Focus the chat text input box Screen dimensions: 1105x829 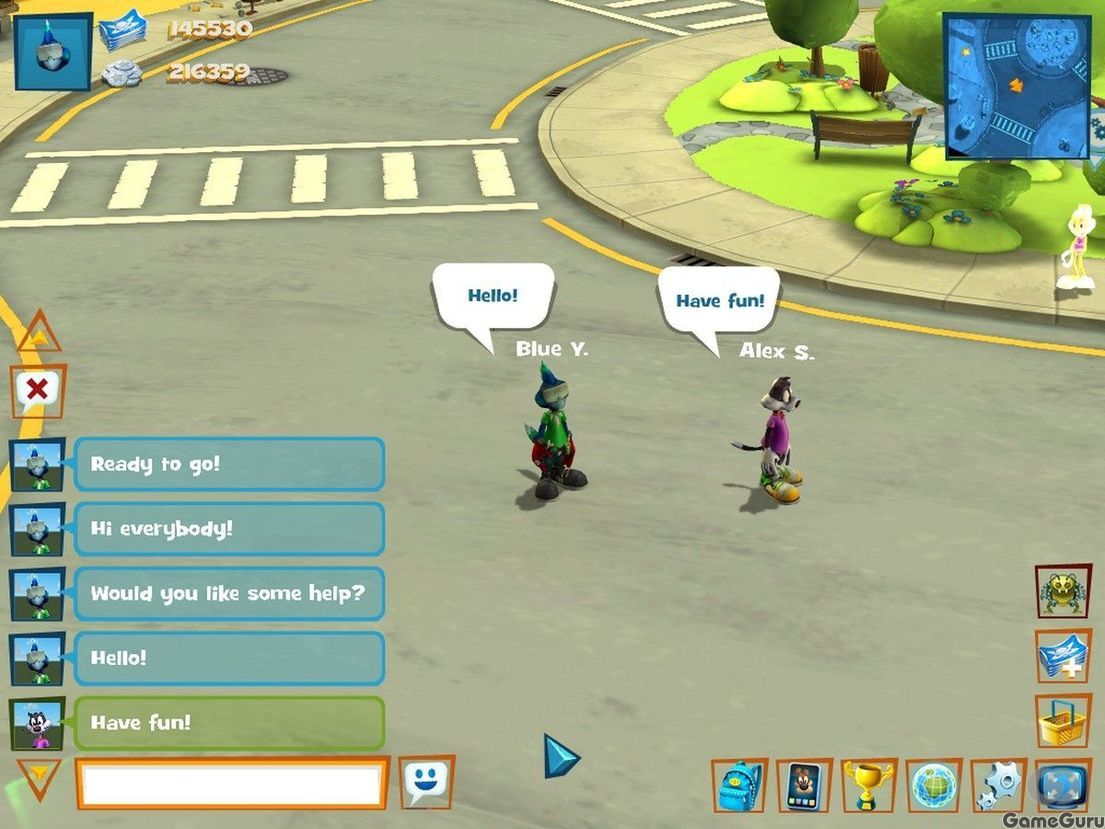point(232,783)
